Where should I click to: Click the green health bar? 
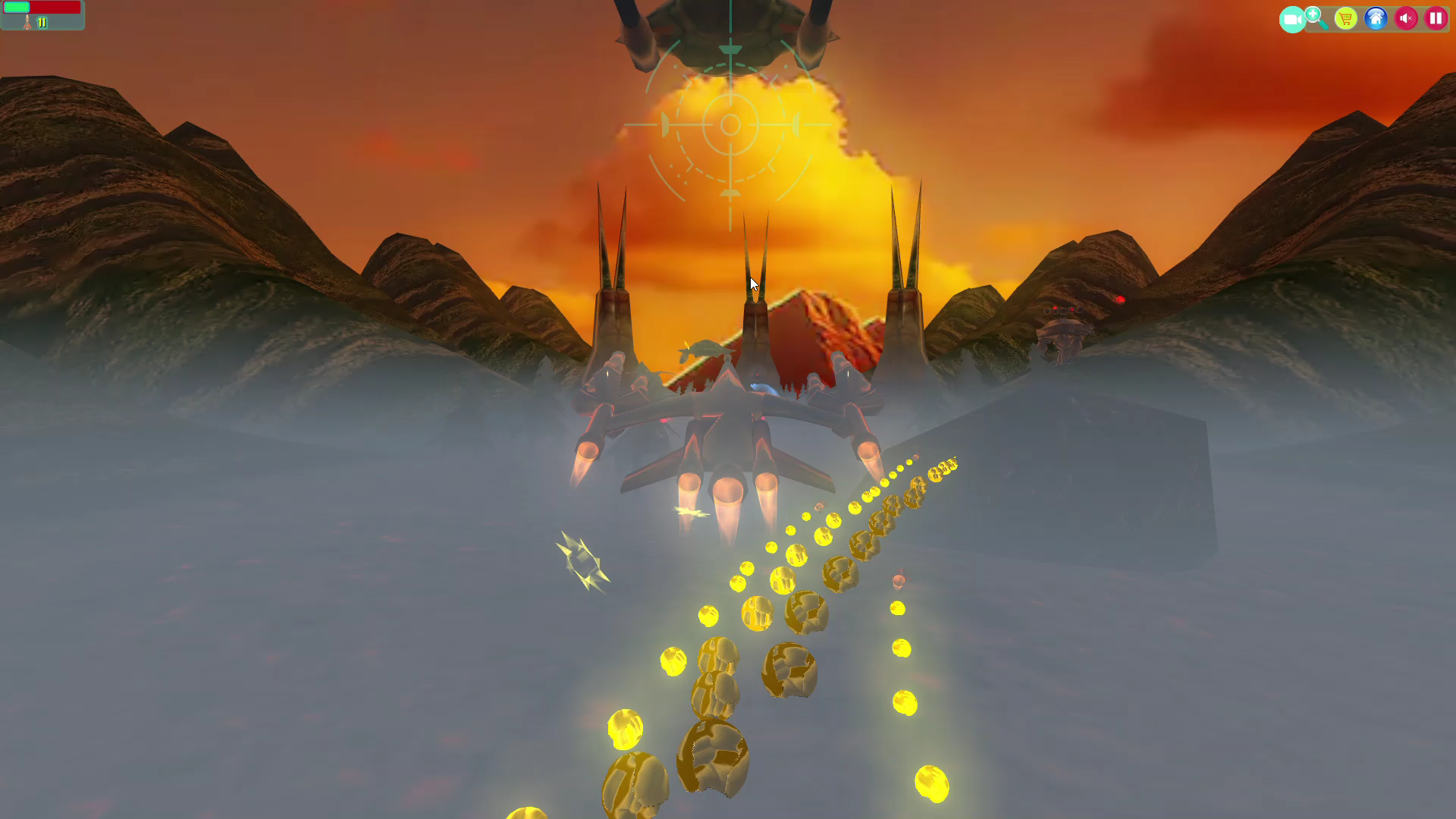(x=16, y=7)
